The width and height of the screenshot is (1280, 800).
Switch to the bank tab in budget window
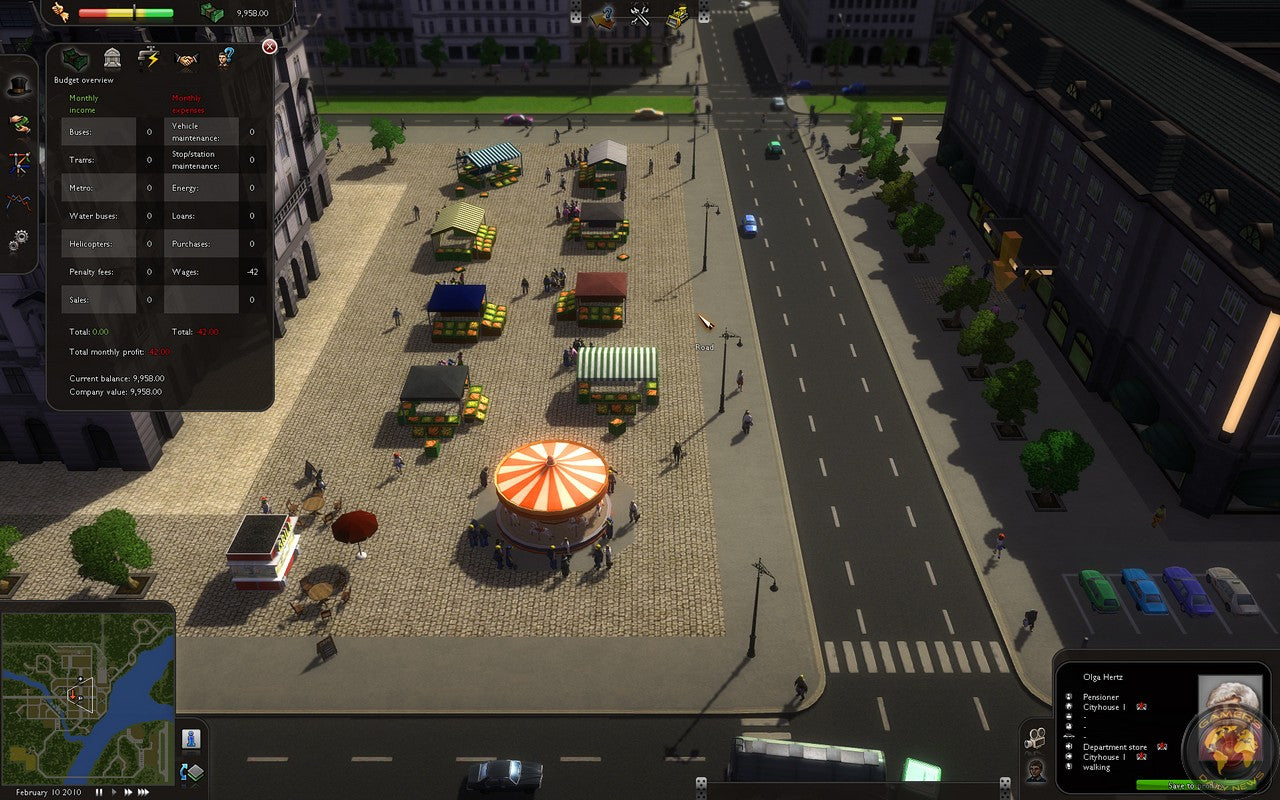click(112, 60)
